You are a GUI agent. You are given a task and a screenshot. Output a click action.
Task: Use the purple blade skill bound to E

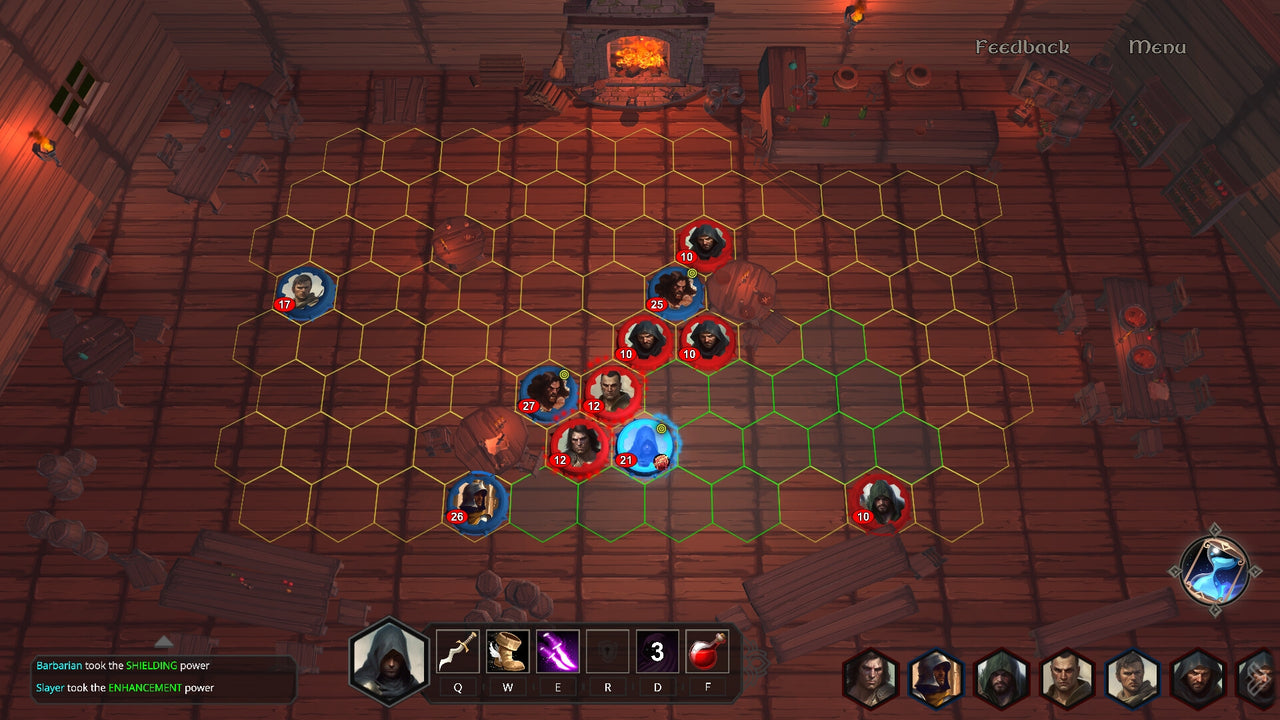(x=558, y=652)
